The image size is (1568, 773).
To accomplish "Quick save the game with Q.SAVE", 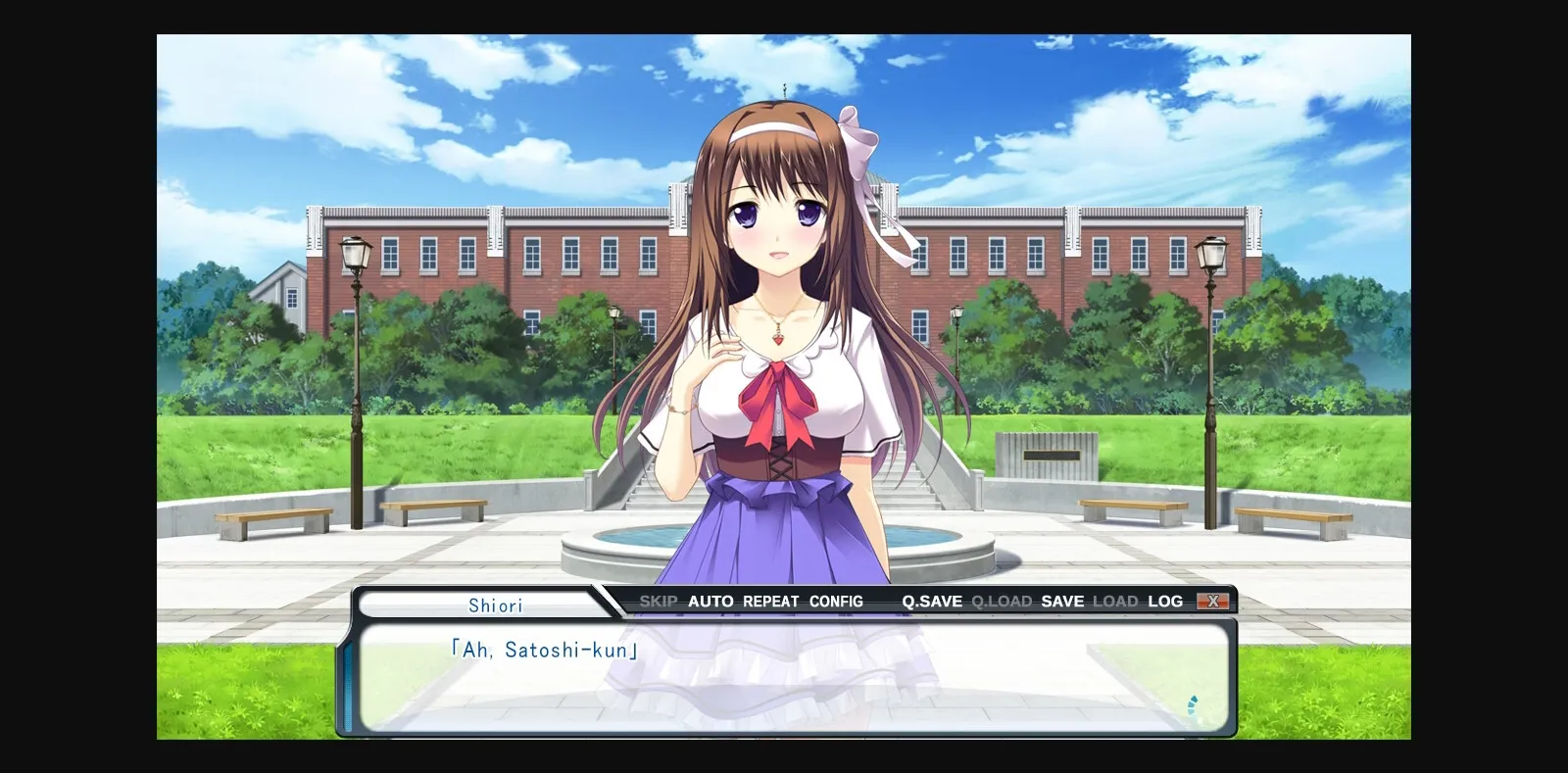I will point(930,601).
